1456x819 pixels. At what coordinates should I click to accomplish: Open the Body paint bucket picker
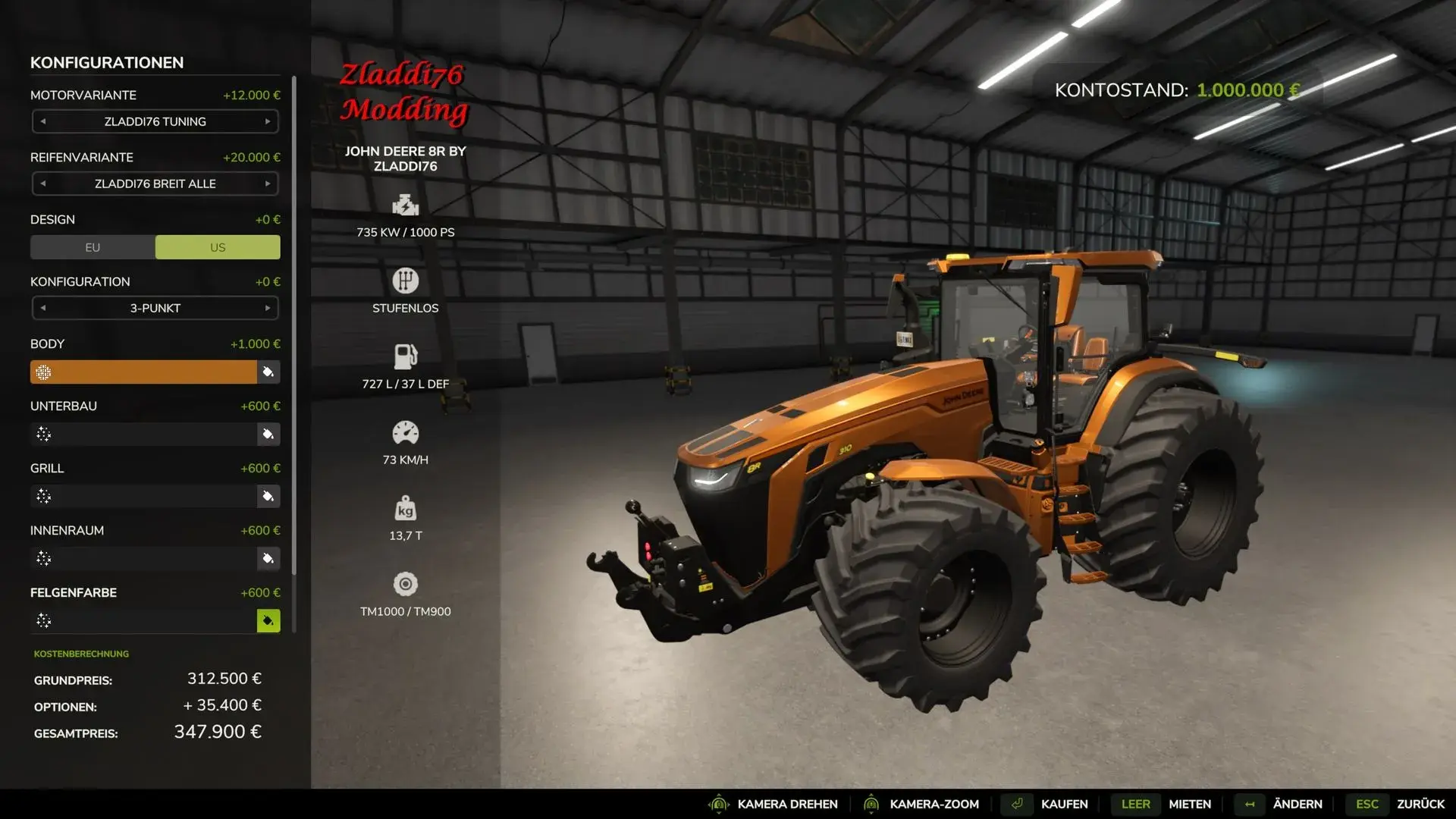268,372
